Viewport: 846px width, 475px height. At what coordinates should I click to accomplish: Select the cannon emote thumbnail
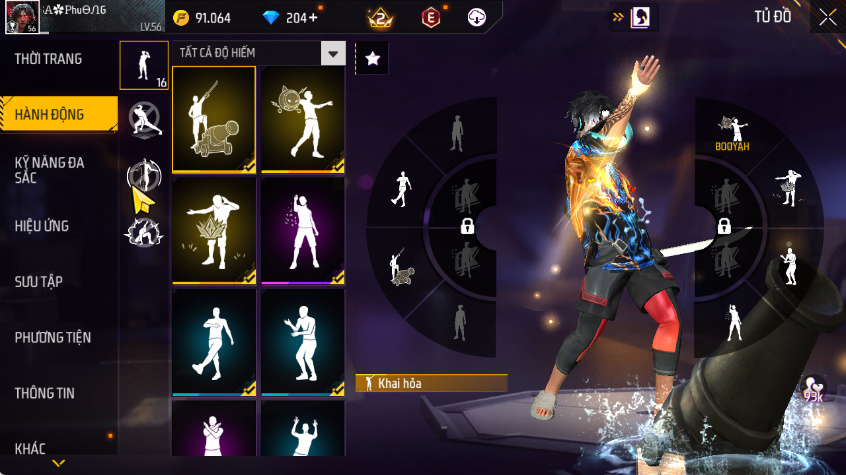pyautogui.click(x=214, y=119)
